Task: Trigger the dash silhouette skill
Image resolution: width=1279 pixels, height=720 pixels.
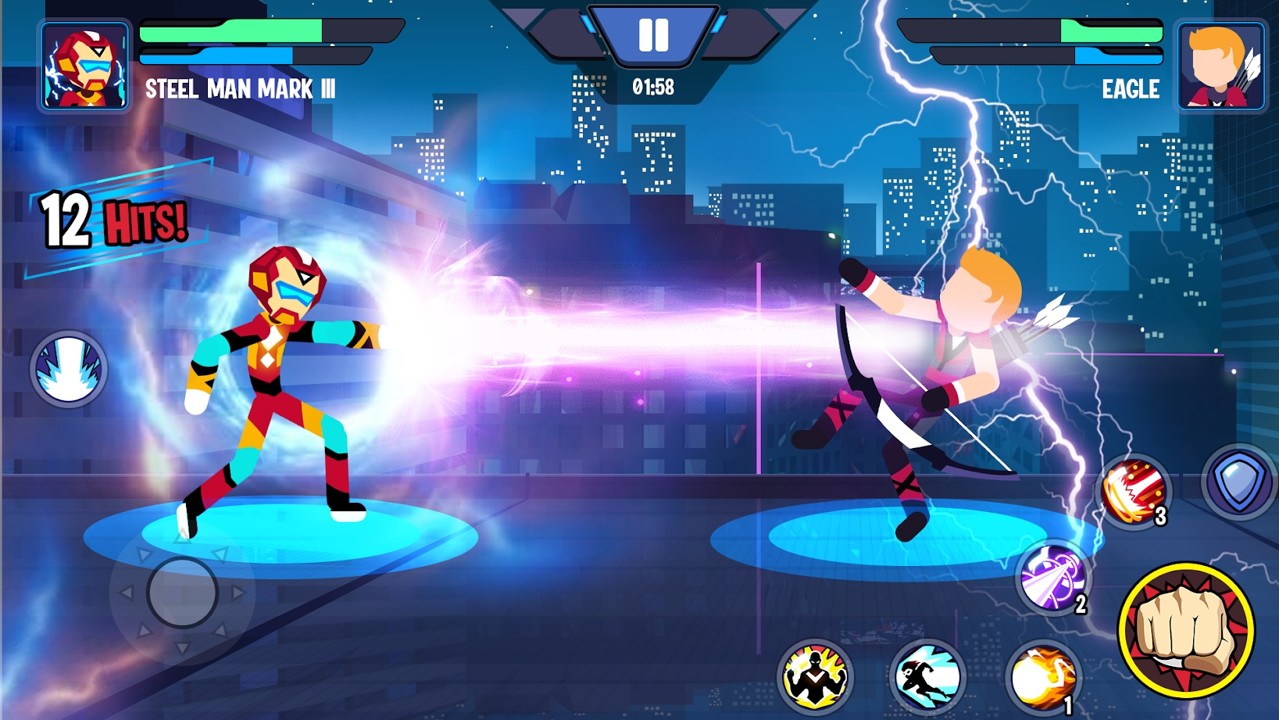Action: click(x=927, y=677)
